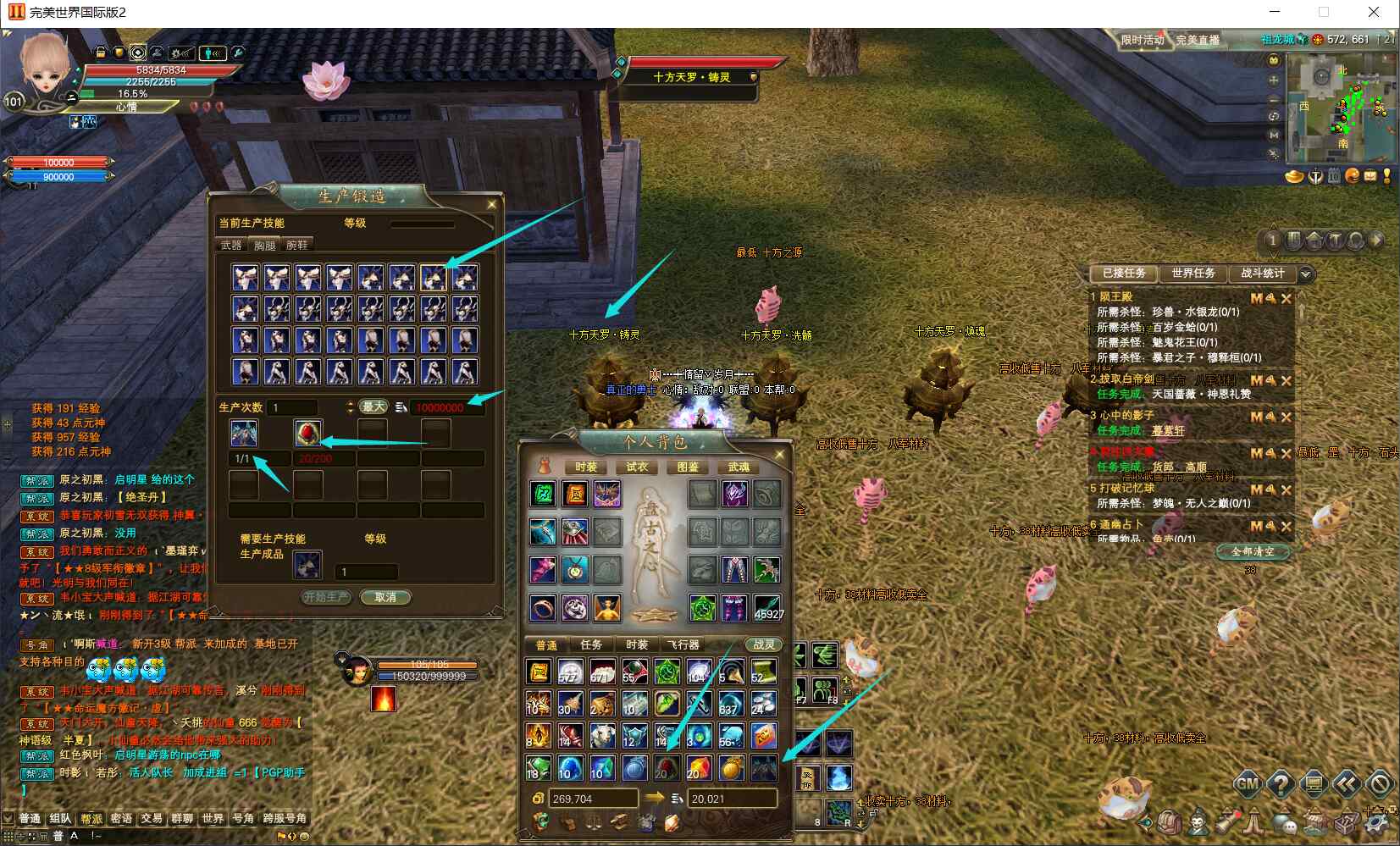The height and width of the screenshot is (846, 1400).
Task: Open the 图鉴 codex button
Action: point(688,467)
